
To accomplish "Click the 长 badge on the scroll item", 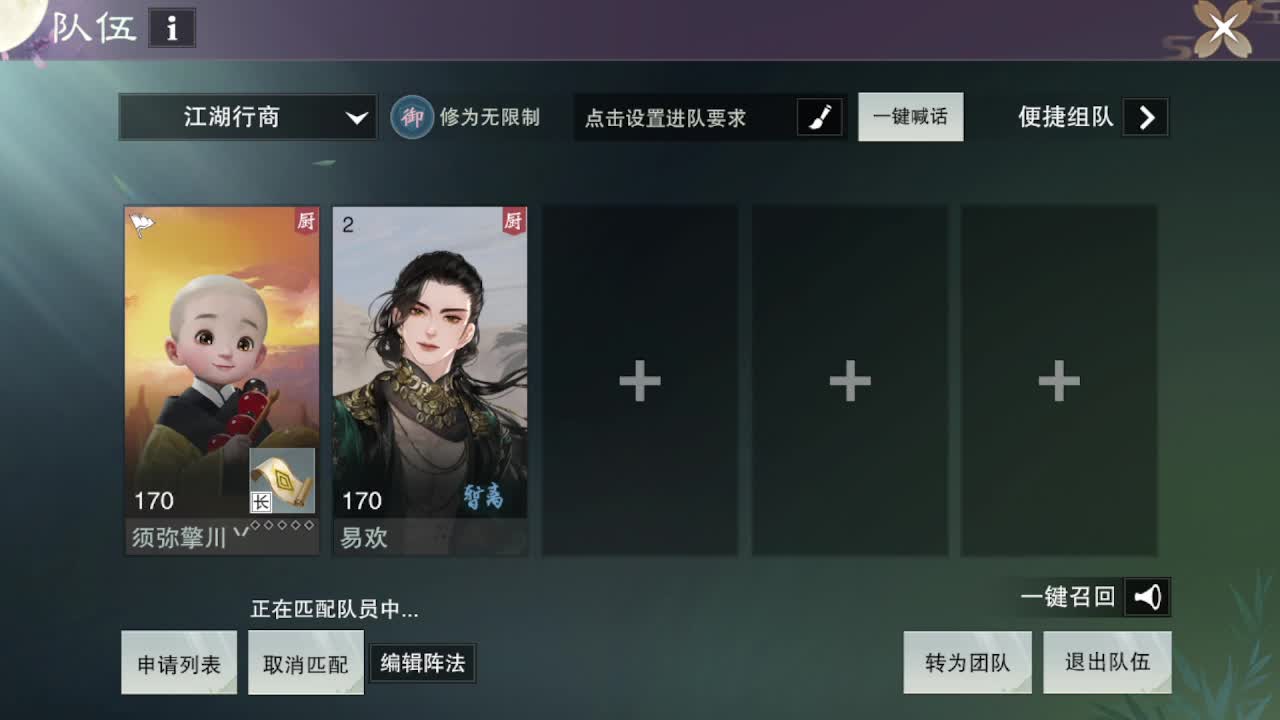I will tap(261, 502).
